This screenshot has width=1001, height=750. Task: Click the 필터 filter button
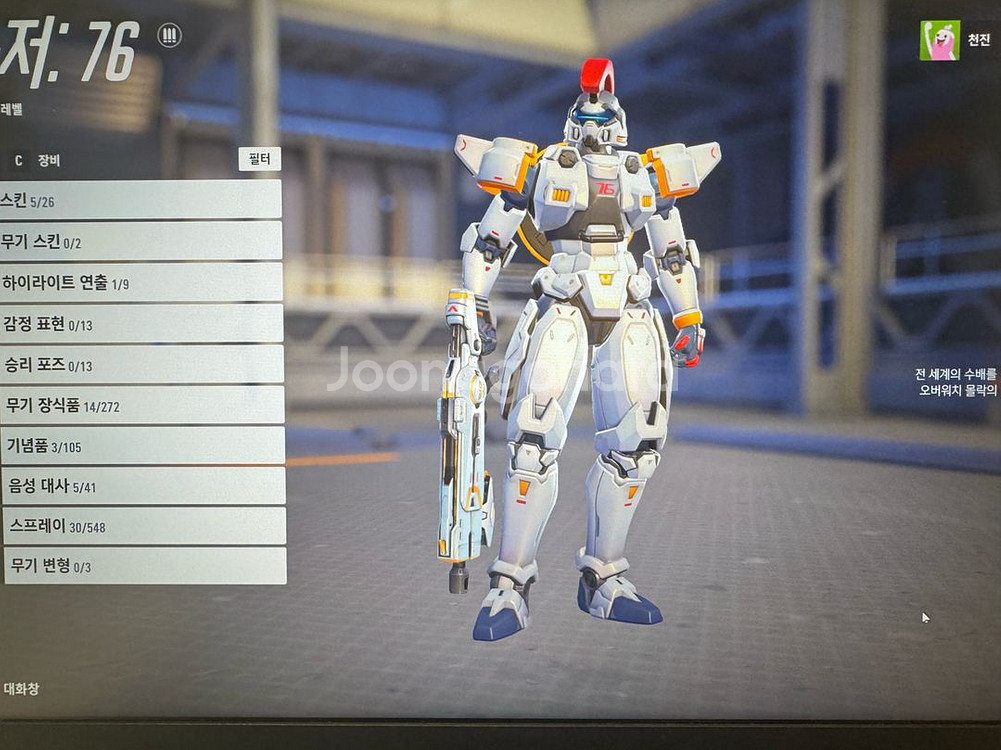(260, 159)
